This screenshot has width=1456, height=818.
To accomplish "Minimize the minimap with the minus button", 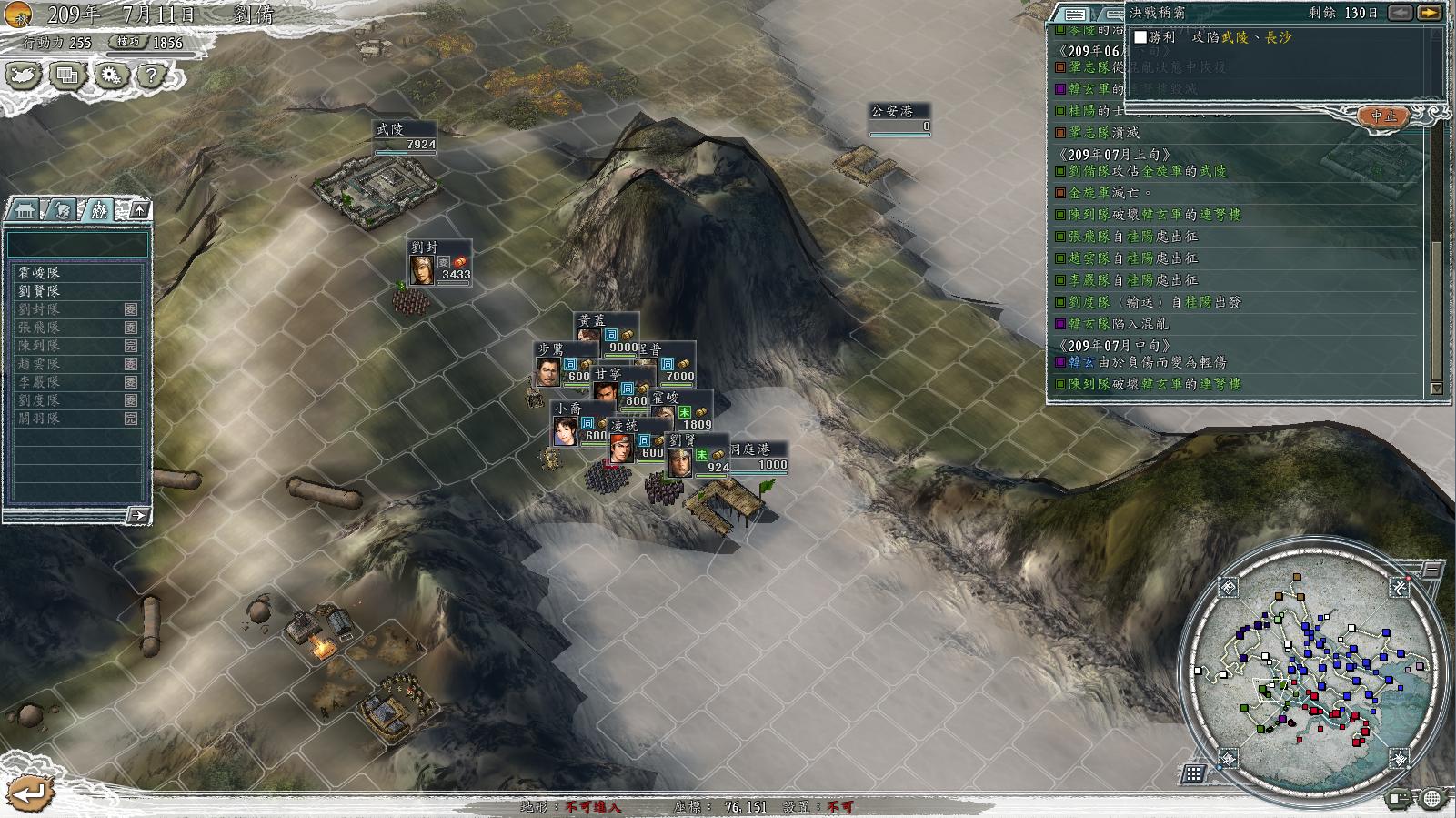I will tap(1431, 570).
